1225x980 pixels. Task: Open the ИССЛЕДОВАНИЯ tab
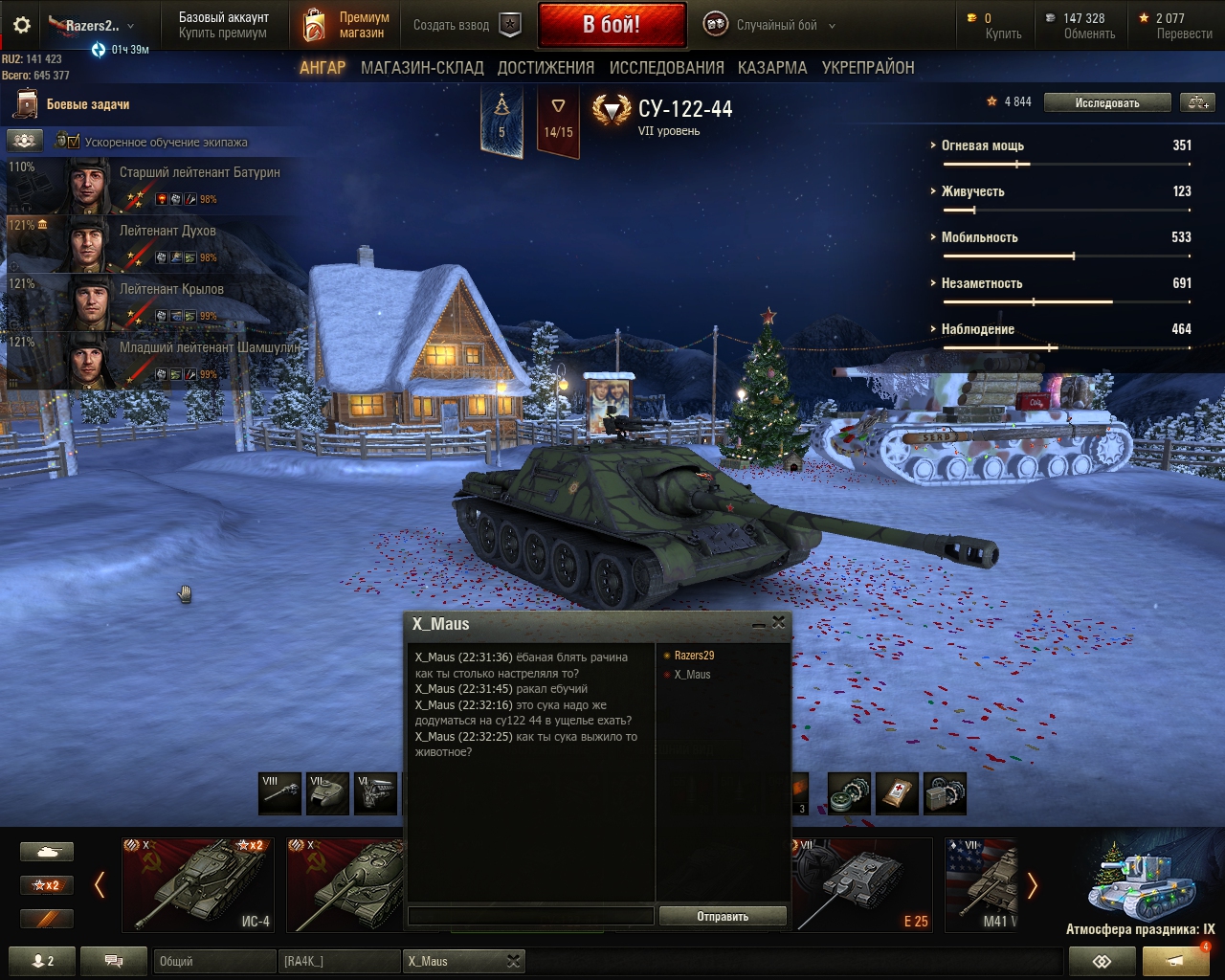pos(666,68)
